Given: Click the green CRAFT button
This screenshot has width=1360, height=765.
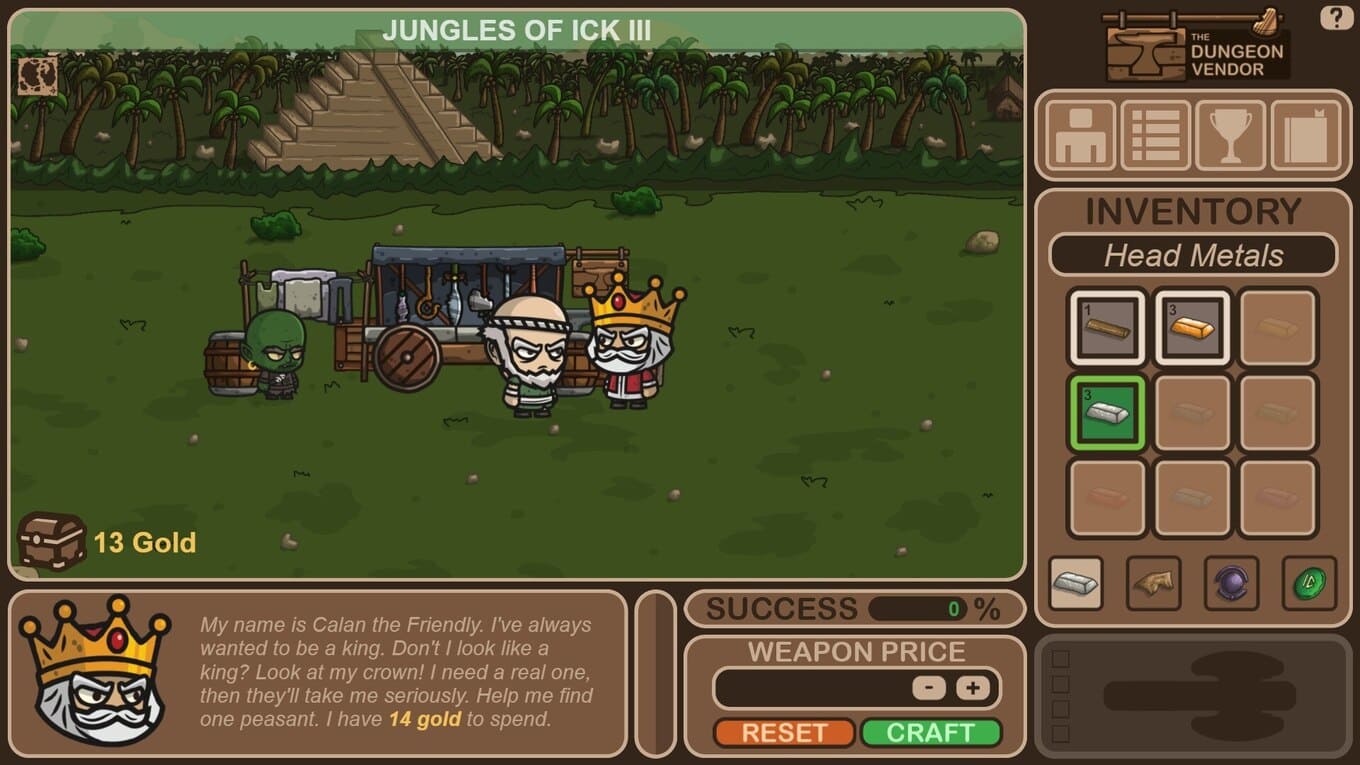Looking at the screenshot, I should [x=930, y=732].
